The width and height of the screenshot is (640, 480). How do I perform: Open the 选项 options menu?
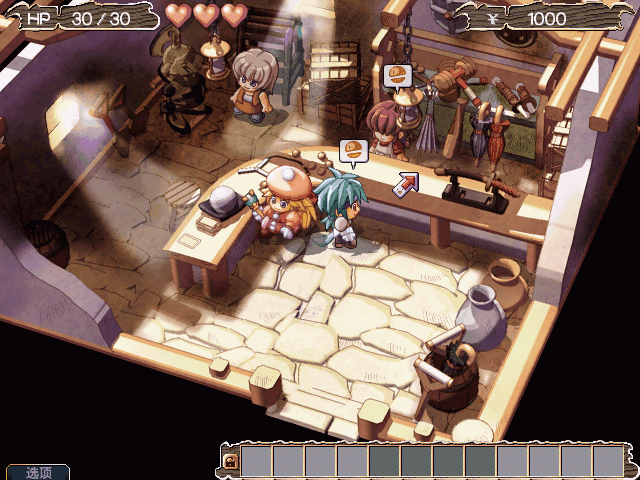(x=38, y=472)
